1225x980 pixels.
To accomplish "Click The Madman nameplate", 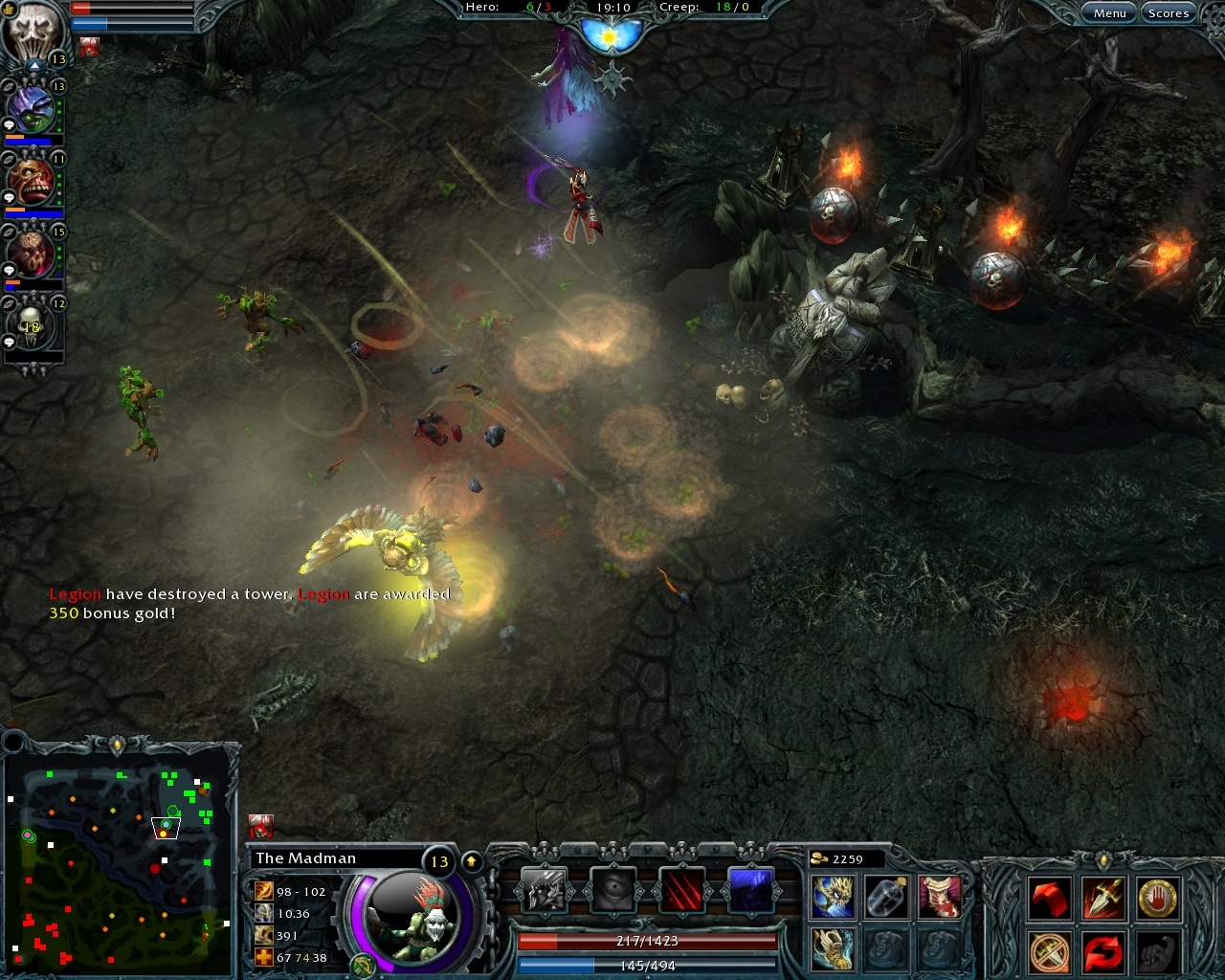I will click(306, 858).
